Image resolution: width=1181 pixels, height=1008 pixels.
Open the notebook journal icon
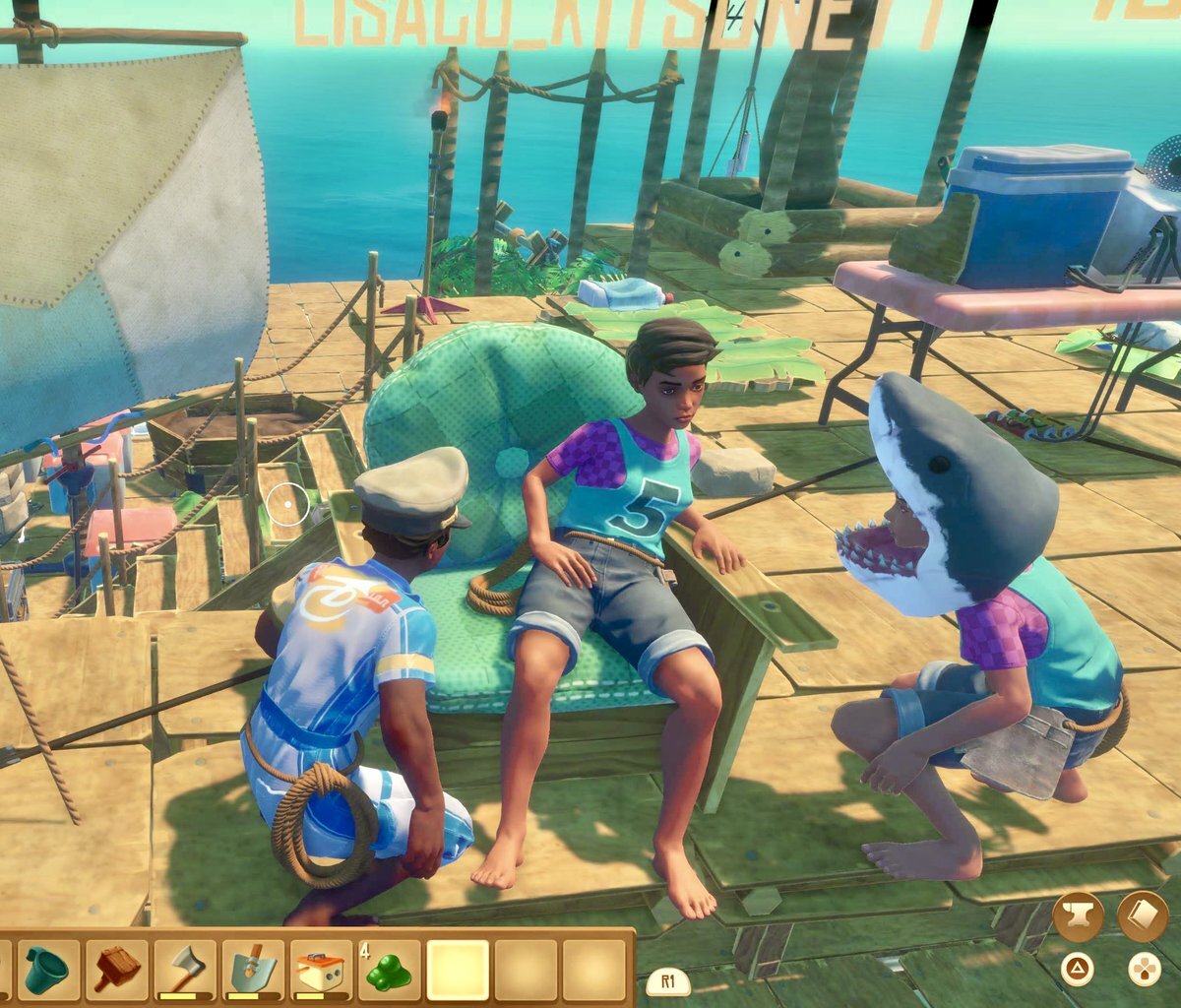click(x=1143, y=916)
